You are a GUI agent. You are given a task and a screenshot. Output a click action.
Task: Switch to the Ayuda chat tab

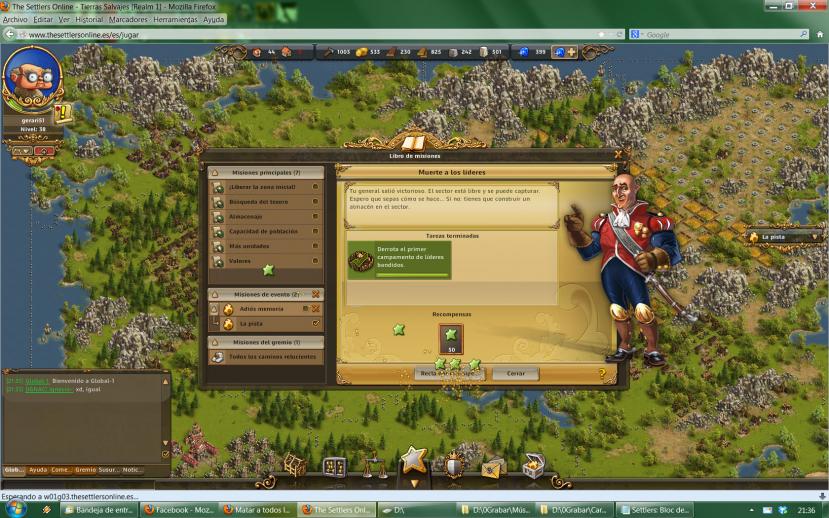click(x=38, y=469)
